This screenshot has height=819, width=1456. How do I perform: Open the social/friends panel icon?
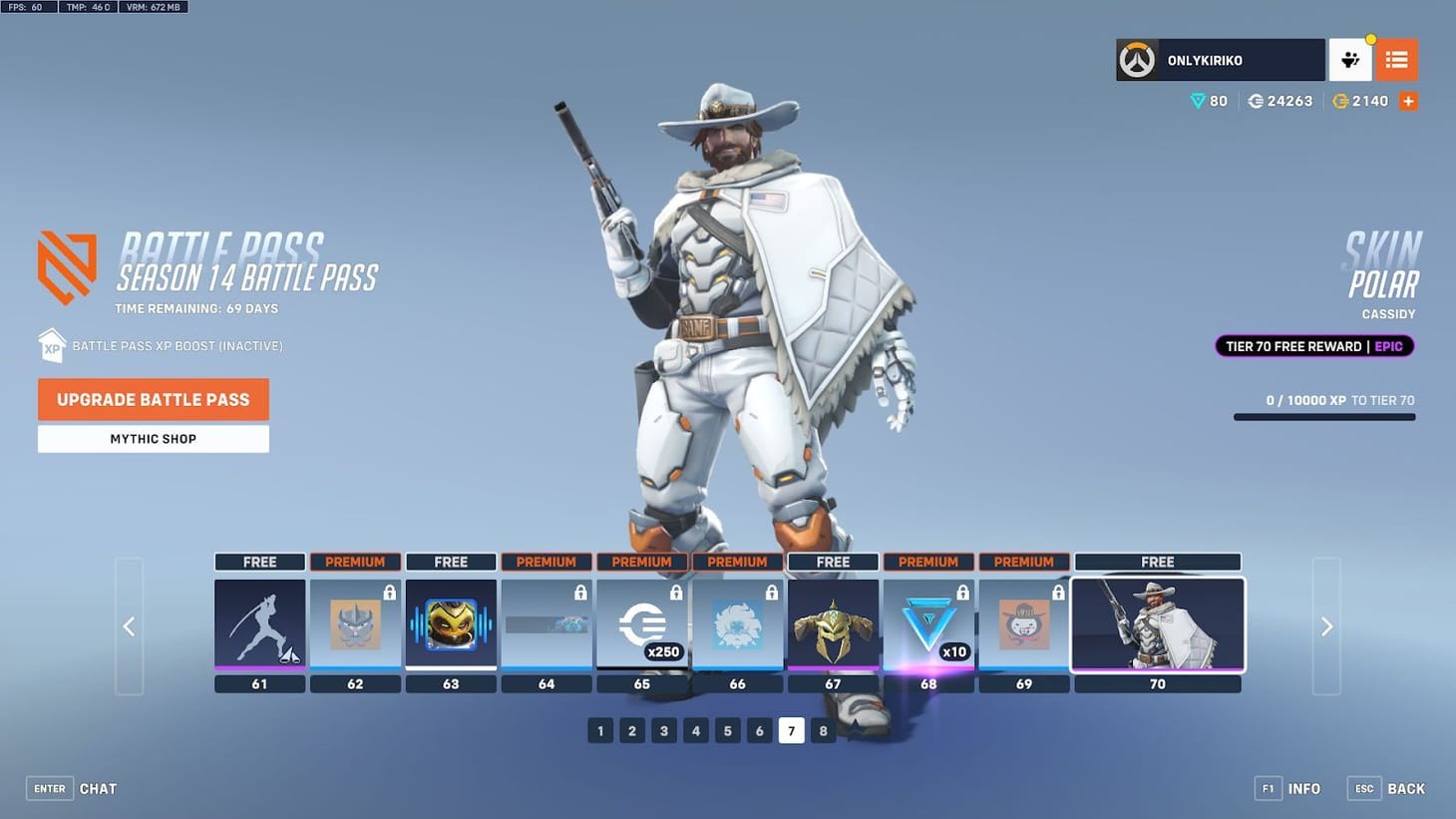(x=1350, y=60)
